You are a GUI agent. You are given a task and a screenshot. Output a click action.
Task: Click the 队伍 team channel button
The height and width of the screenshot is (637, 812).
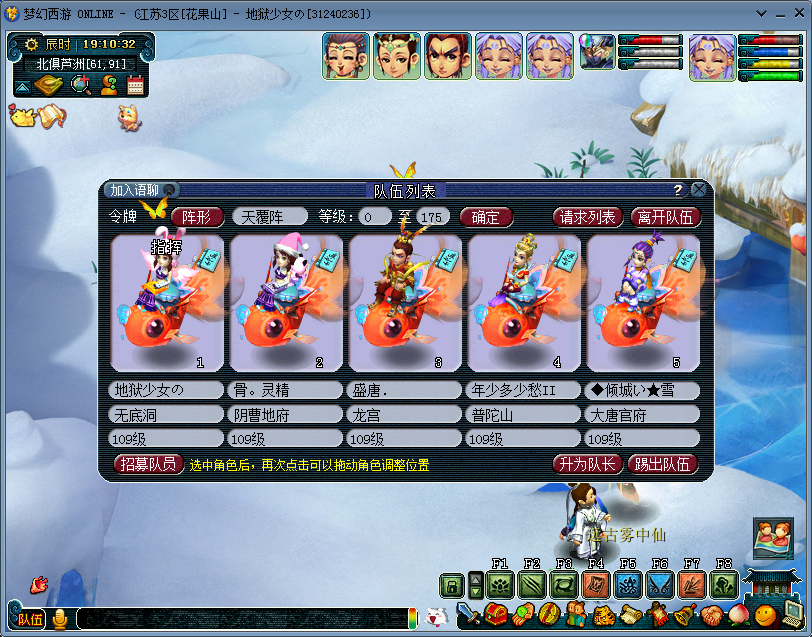(30, 619)
